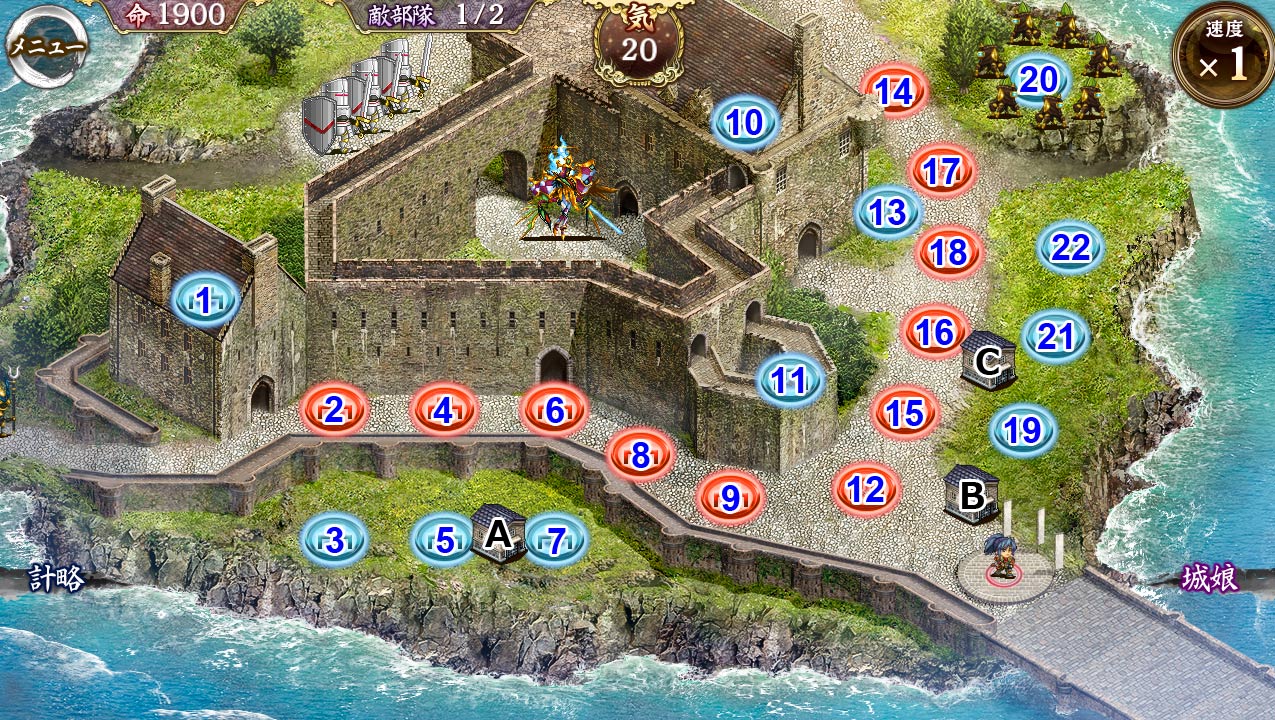
Task: Select the hut marked C
Action: click(988, 360)
